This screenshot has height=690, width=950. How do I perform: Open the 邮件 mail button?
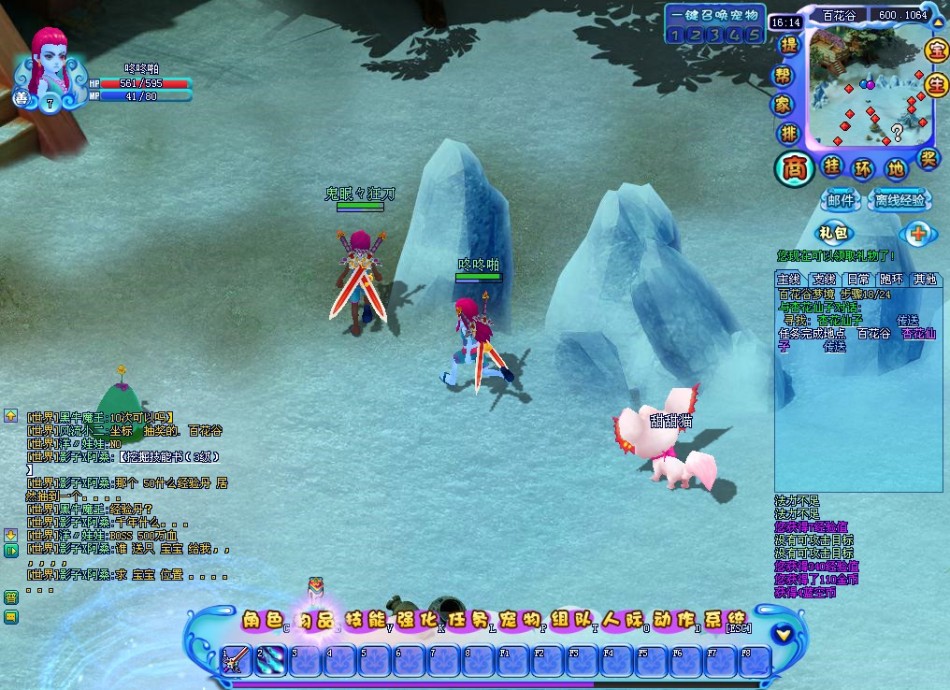[x=841, y=200]
